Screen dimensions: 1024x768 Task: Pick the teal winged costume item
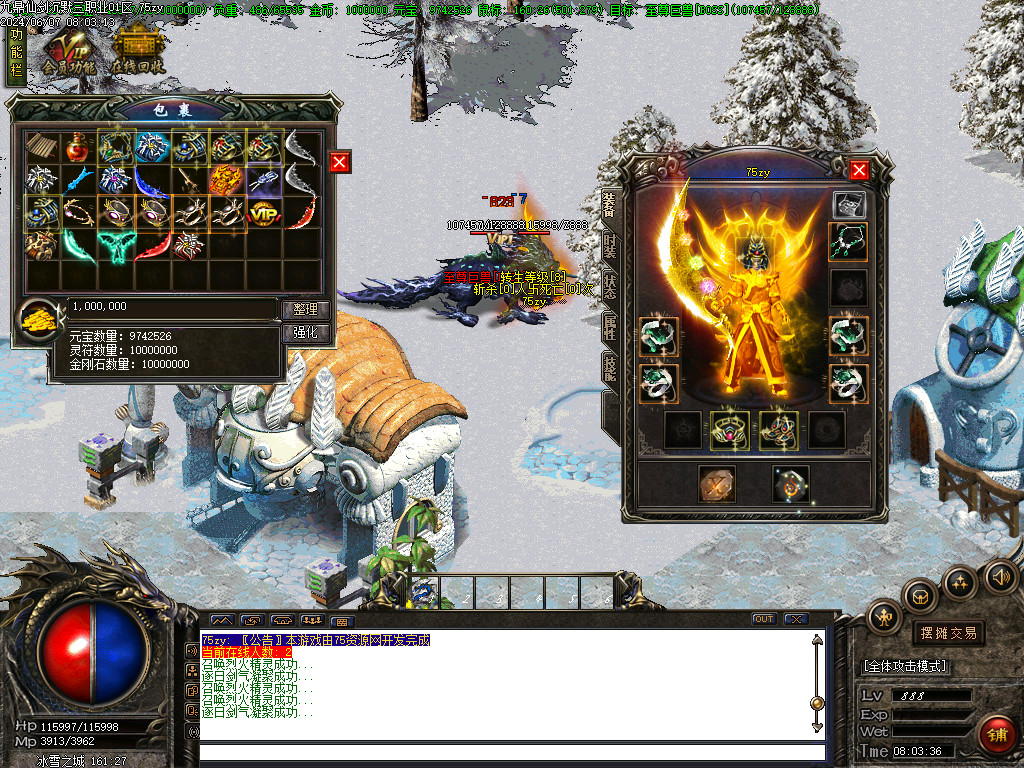(x=115, y=244)
